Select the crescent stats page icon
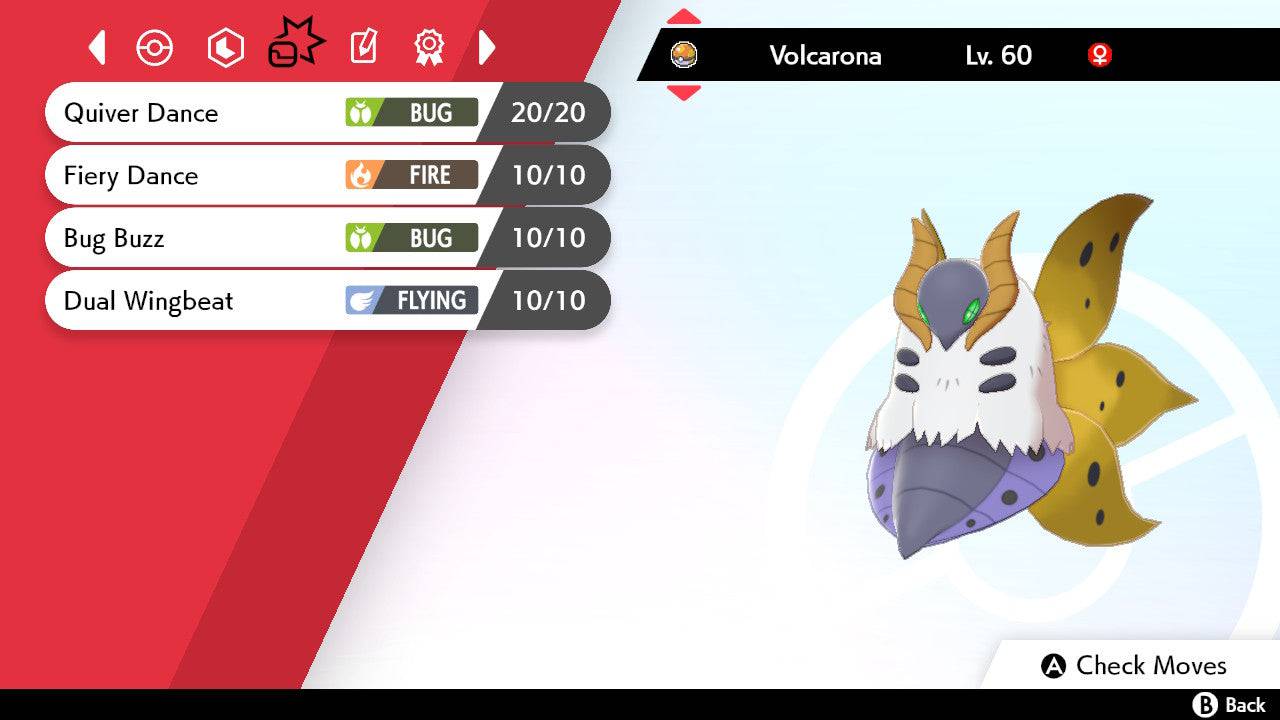The height and width of the screenshot is (720, 1280). coord(225,47)
